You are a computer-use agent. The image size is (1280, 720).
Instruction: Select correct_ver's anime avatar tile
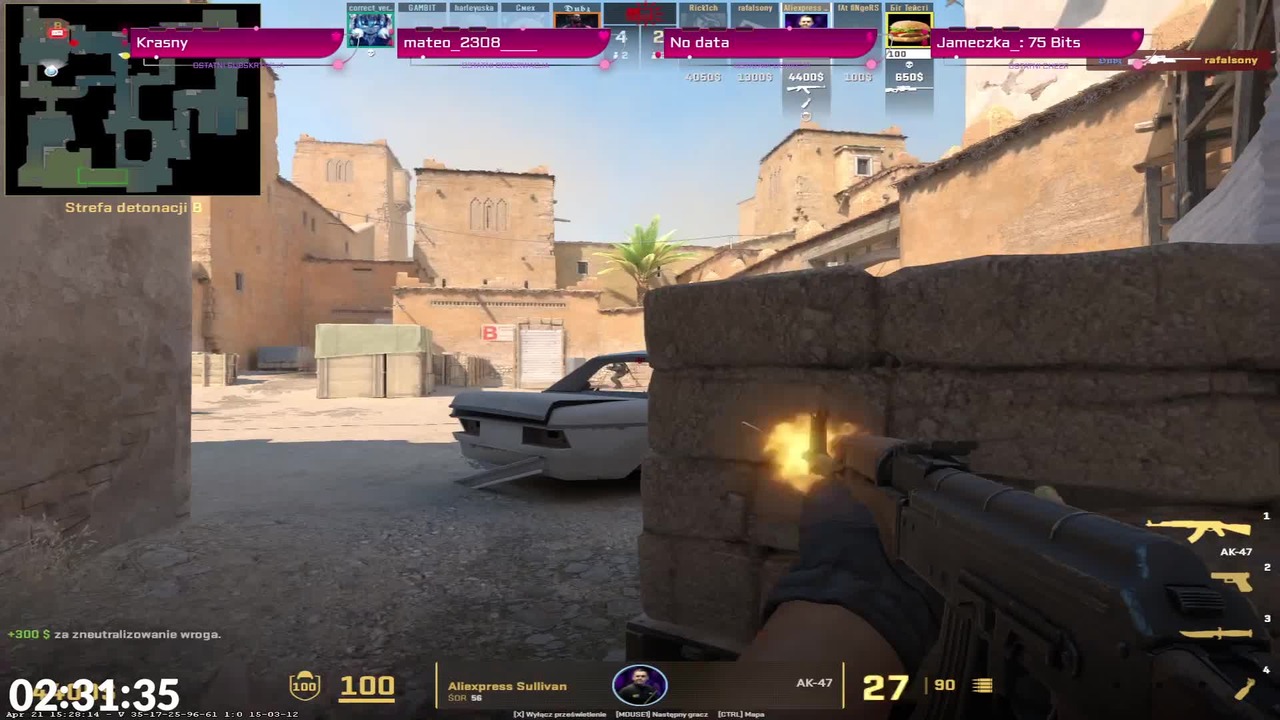(370, 28)
